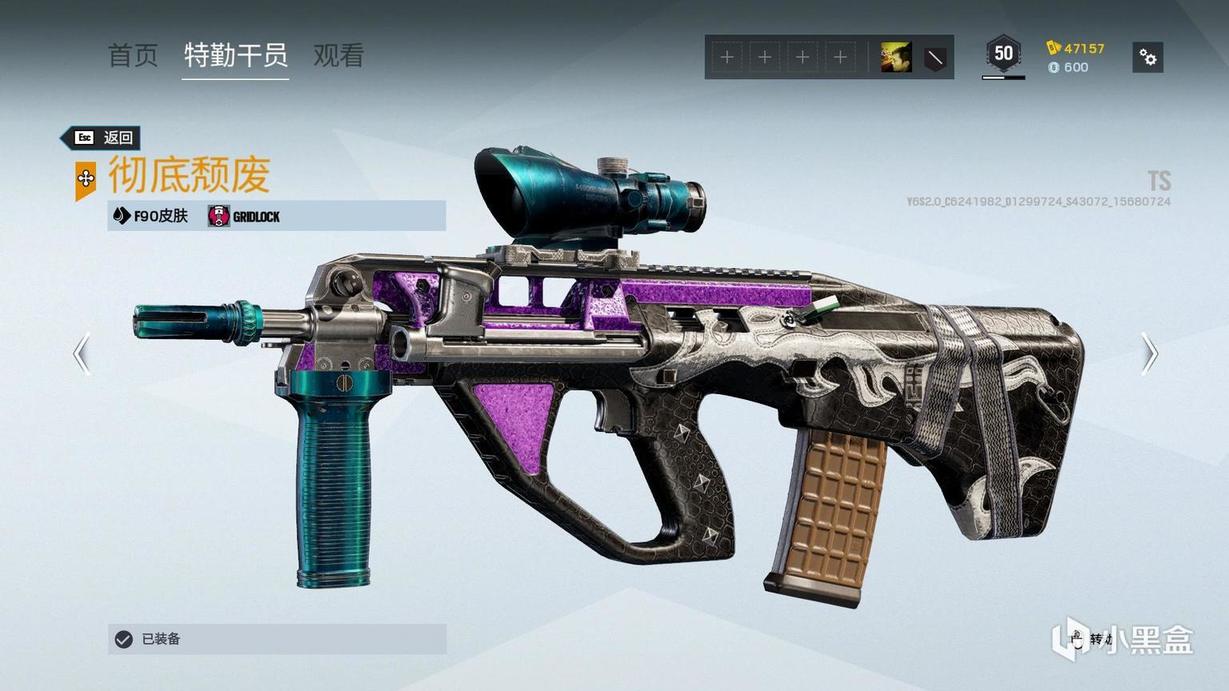Image resolution: width=1229 pixels, height=691 pixels.
Task: Open the level 50 badge profile
Action: tap(1003, 54)
